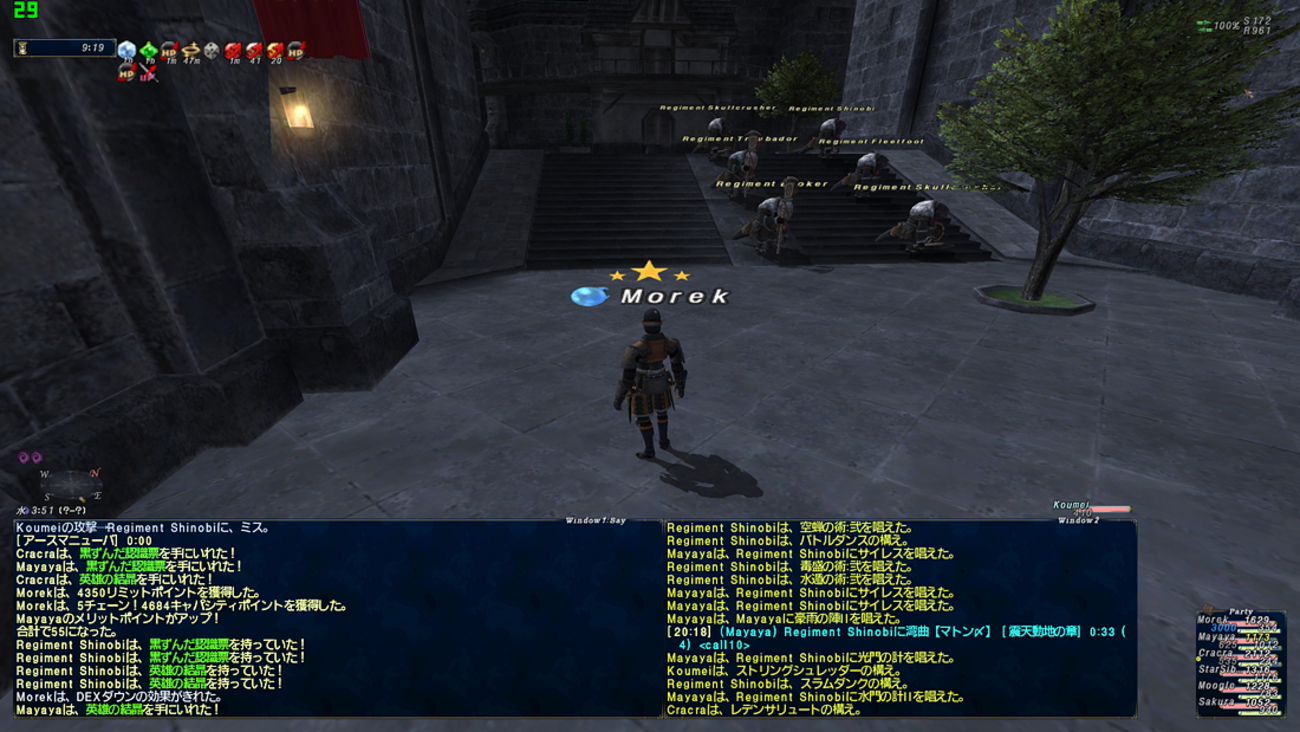The width and height of the screenshot is (1300, 732).
Task: Focus the Window2 battle log panel
Action: 900,618
